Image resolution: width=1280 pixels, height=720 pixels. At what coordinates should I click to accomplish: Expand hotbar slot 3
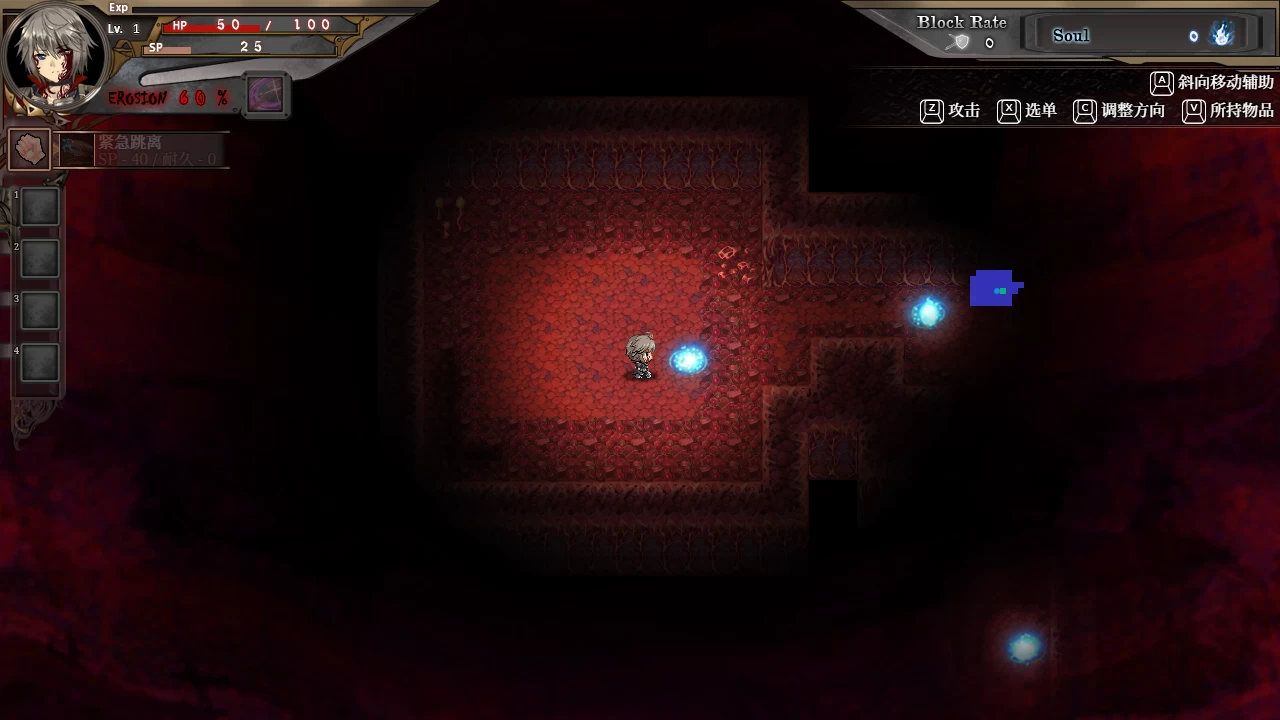click(40, 311)
